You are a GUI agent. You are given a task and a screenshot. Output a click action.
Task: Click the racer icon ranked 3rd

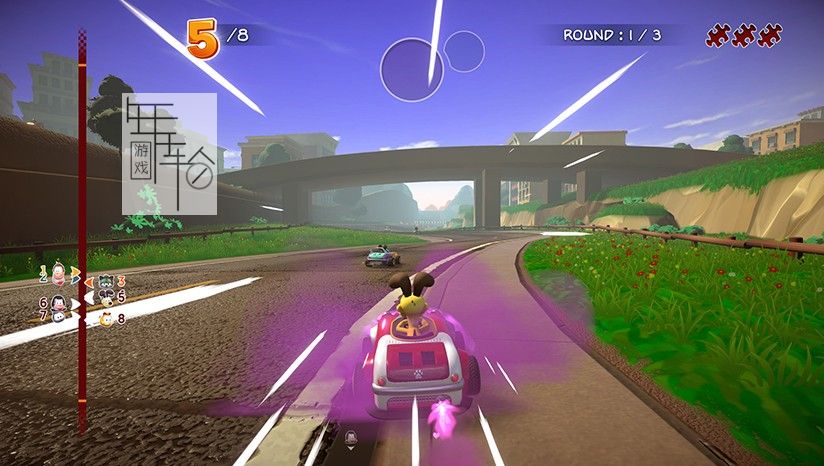(x=104, y=282)
